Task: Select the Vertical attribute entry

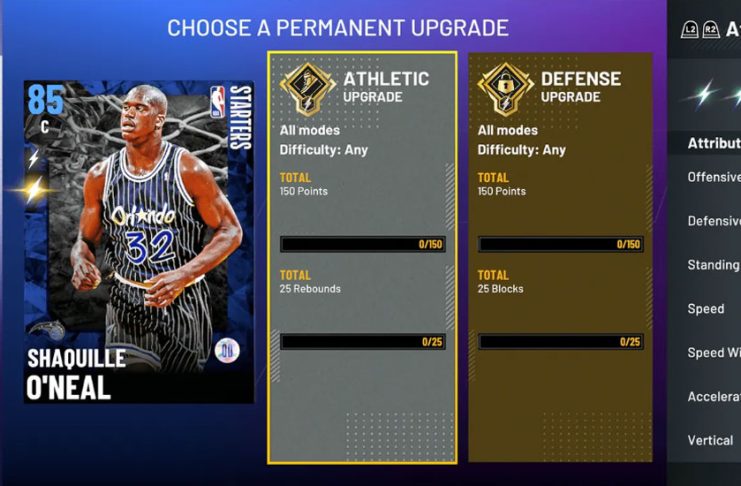Action: (710, 440)
